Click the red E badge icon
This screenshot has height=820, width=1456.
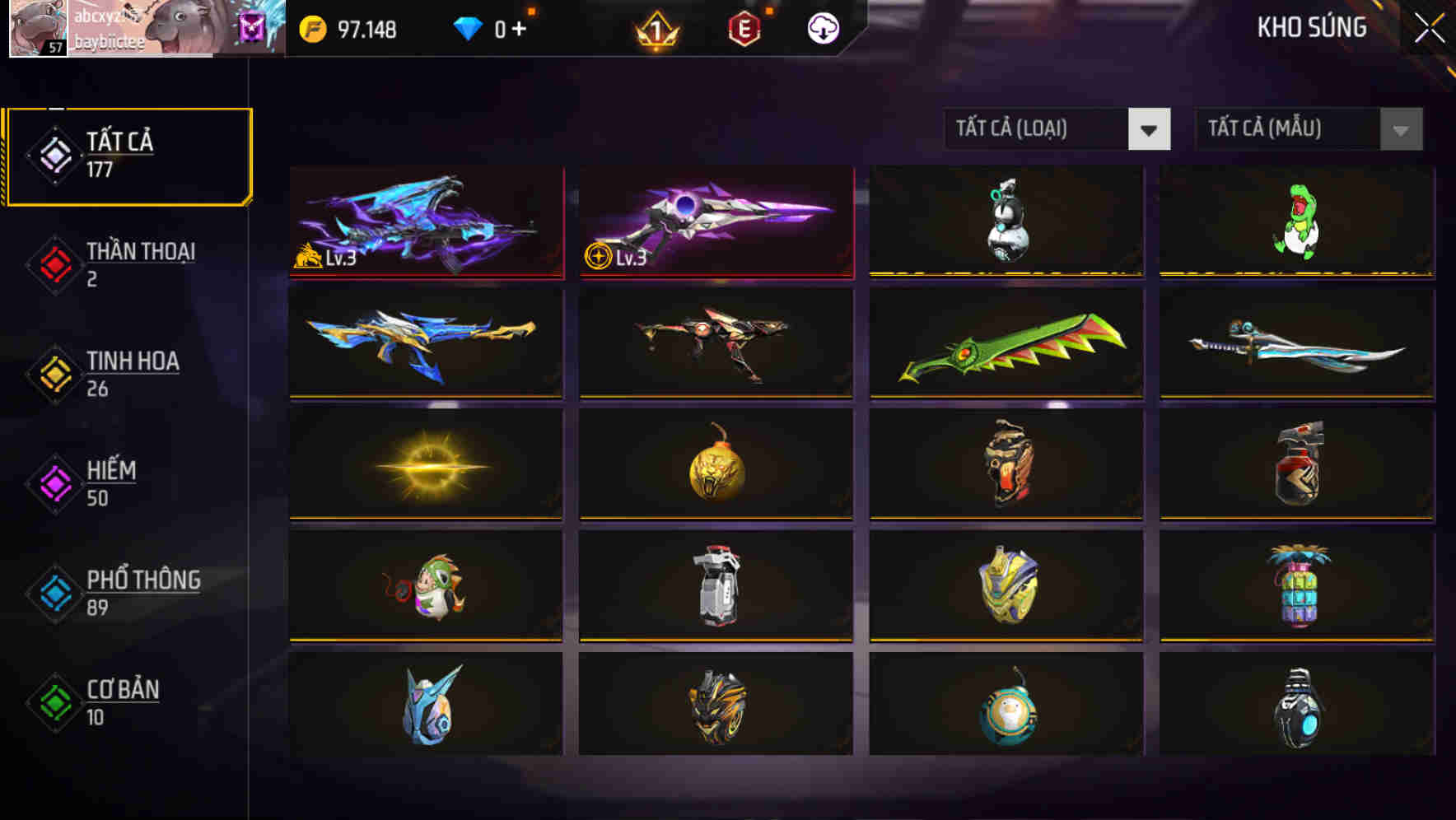[744, 27]
